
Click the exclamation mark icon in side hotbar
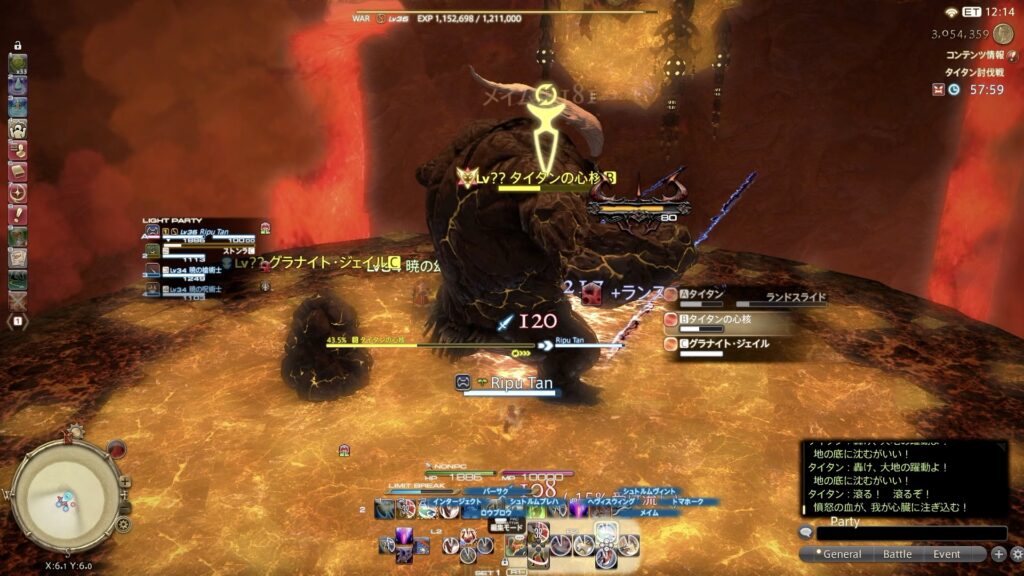click(x=18, y=214)
